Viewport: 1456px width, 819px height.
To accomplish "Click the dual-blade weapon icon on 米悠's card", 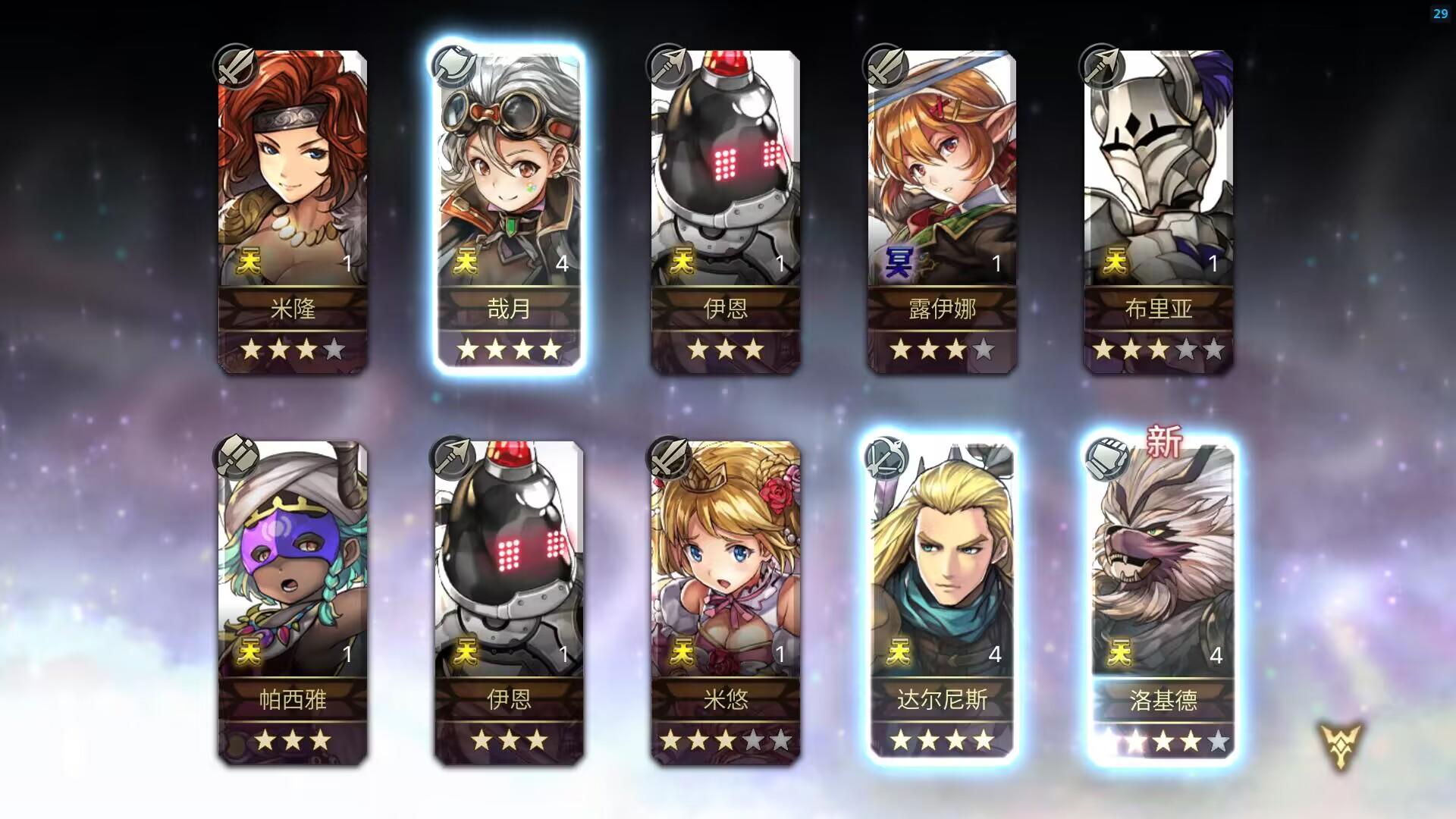I will [671, 455].
